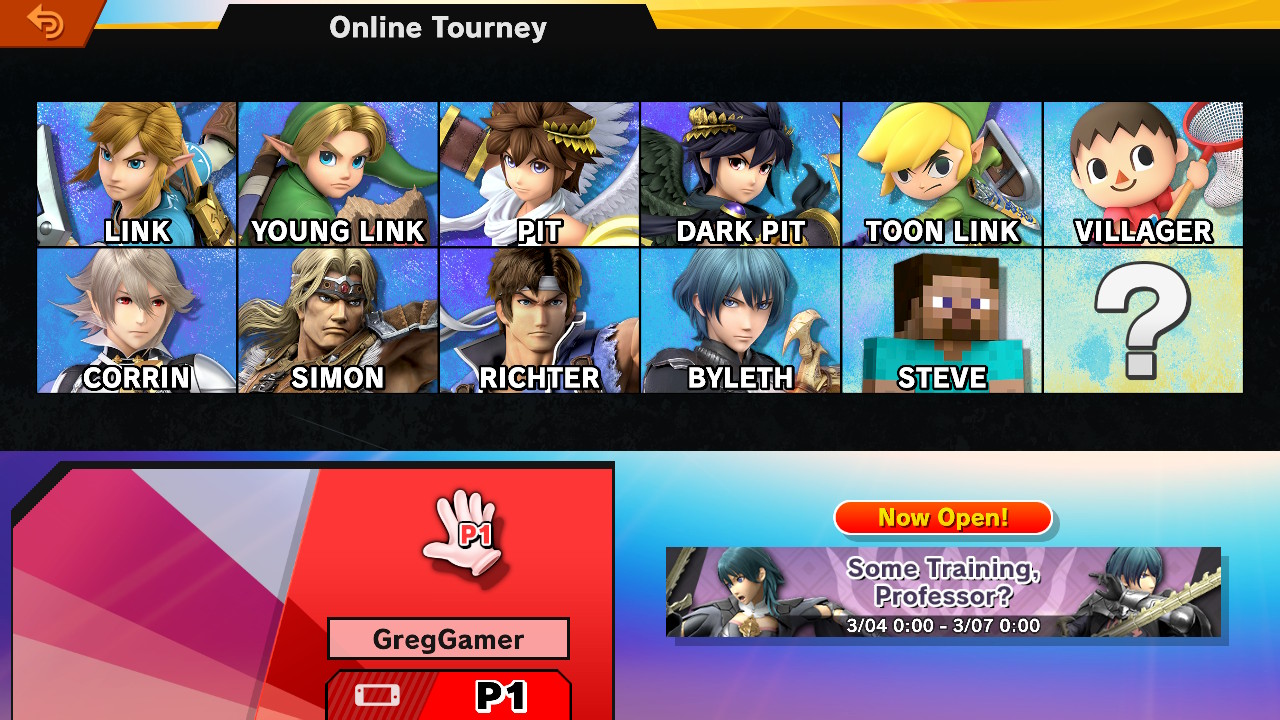Click the P1 controller panel
Image resolution: width=1280 pixels, height=720 pixels.
tap(448, 695)
